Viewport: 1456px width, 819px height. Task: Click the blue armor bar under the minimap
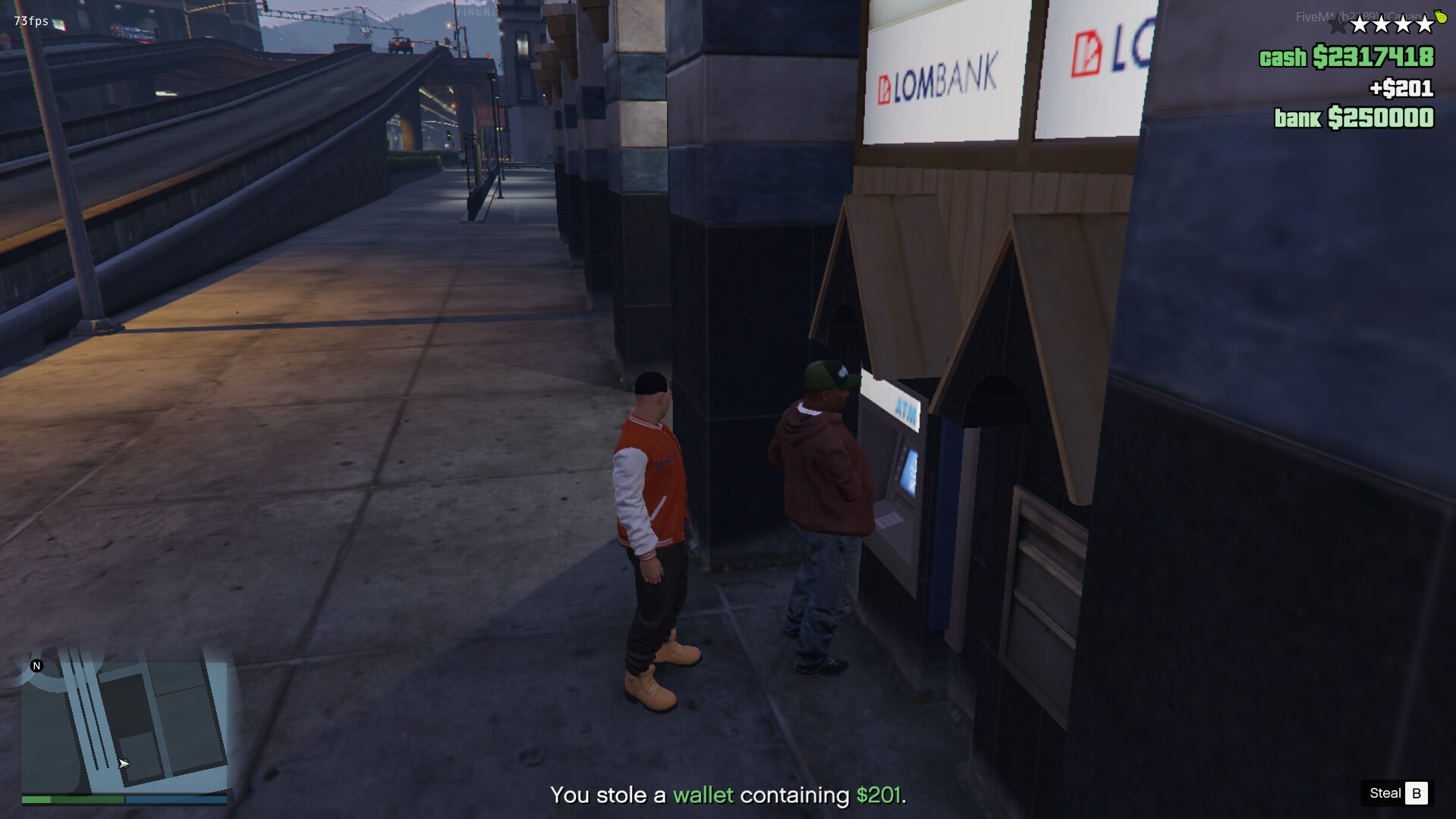[175, 799]
